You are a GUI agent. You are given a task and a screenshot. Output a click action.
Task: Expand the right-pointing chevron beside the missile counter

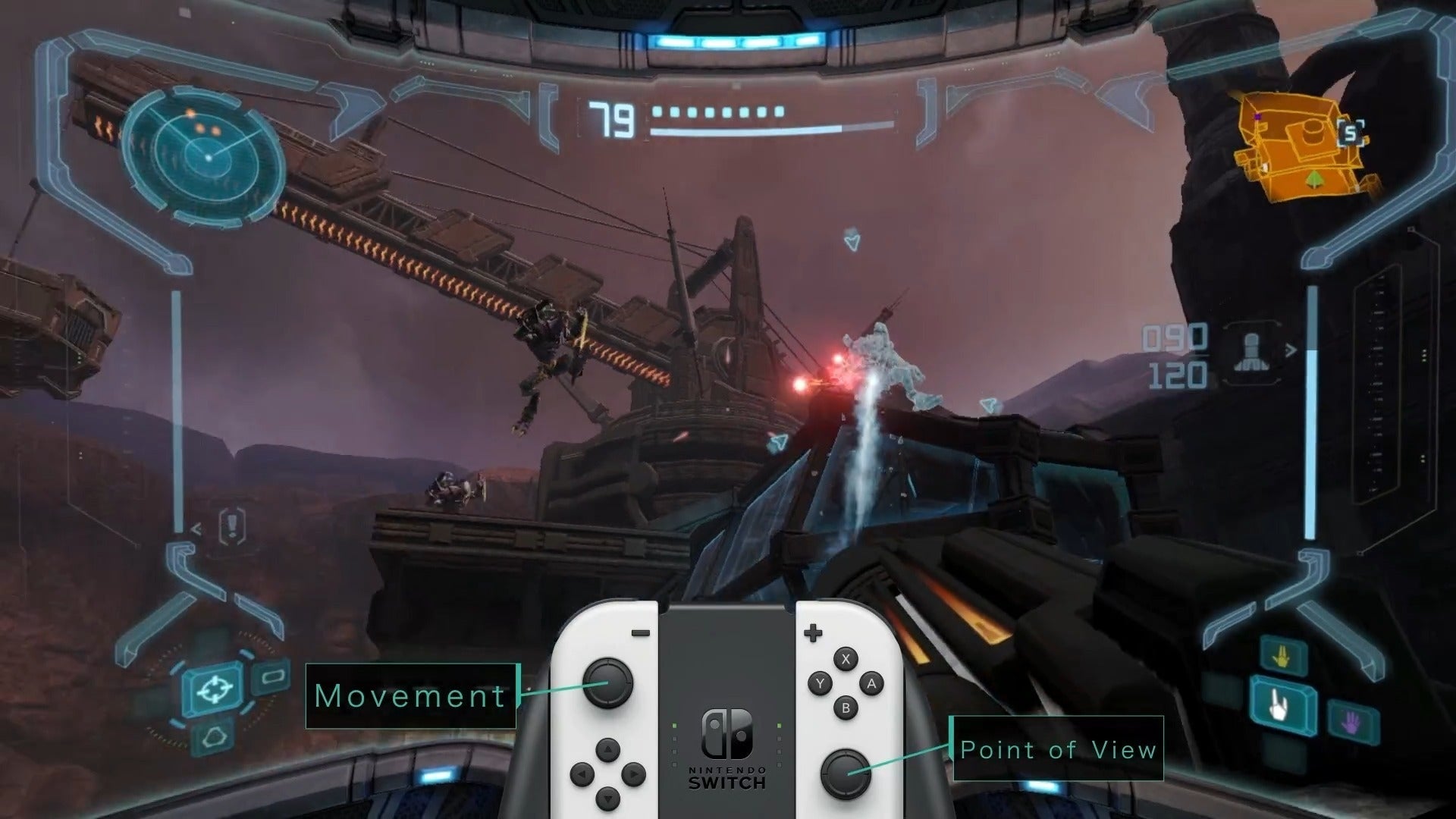[x=1291, y=350]
